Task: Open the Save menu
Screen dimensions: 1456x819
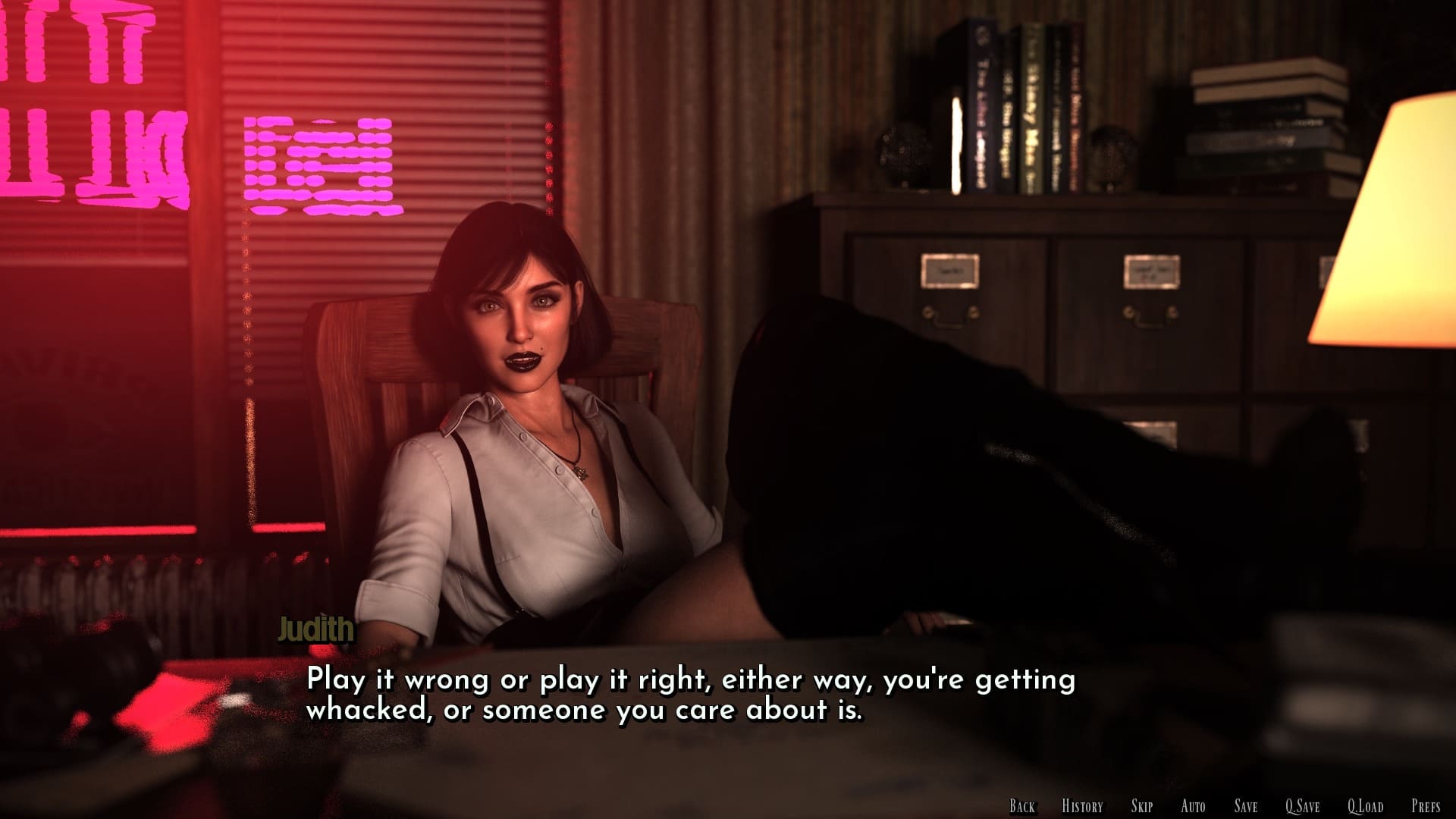Action: click(1245, 806)
